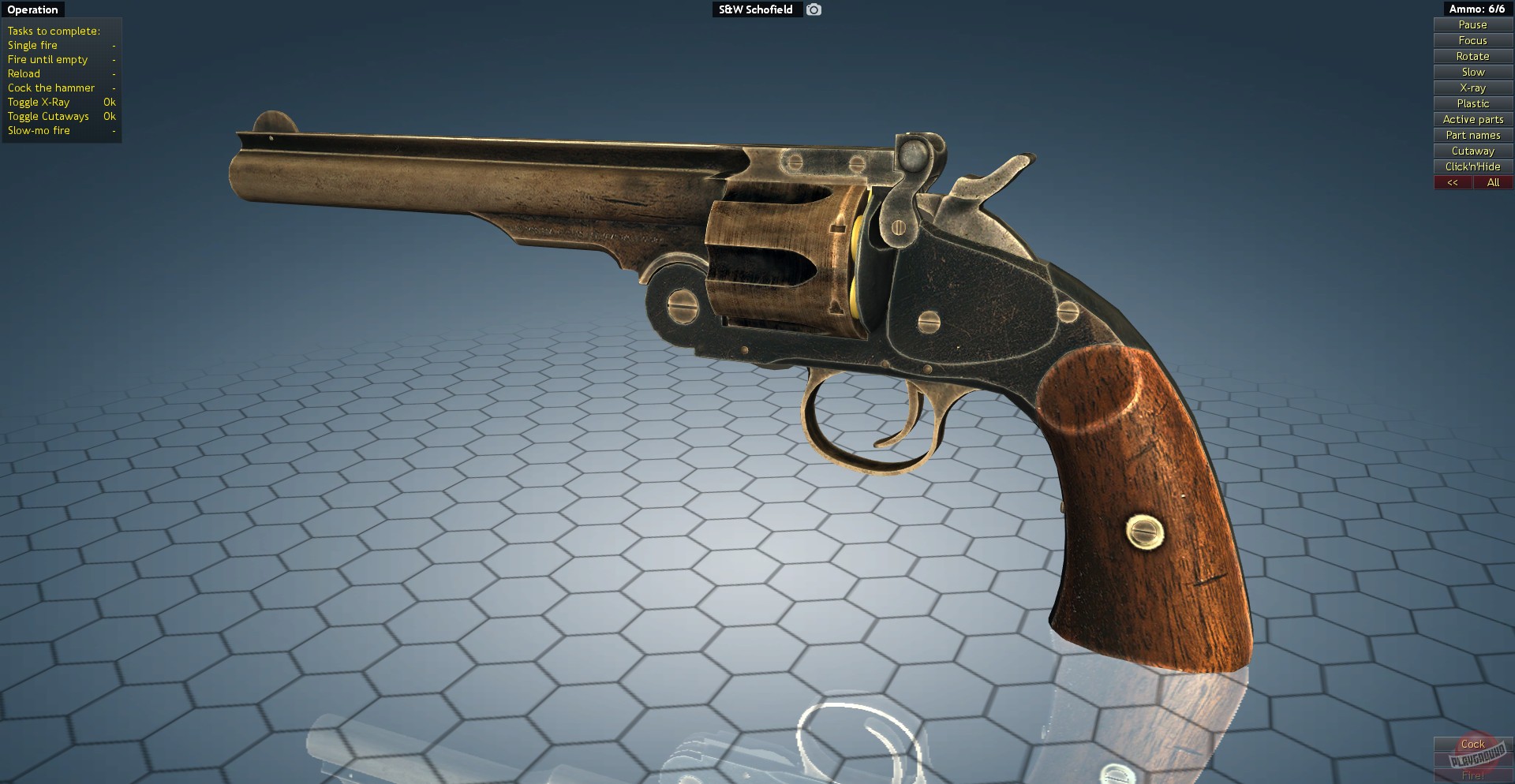Begin the Fire until empty task
This screenshot has width=1515, height=784.
pos(47,59)
